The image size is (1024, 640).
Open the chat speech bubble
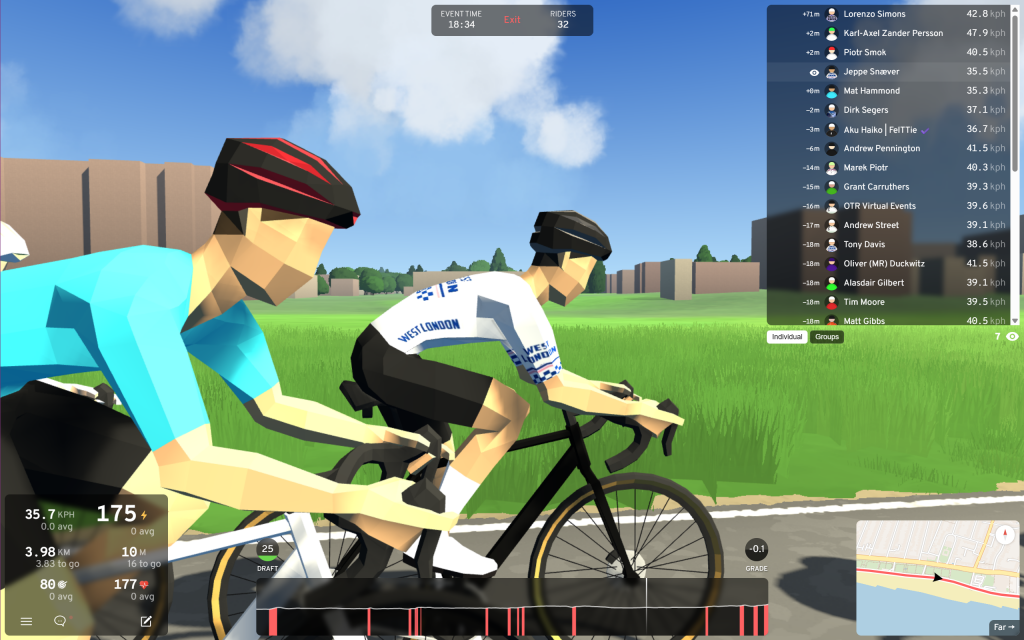60,621
